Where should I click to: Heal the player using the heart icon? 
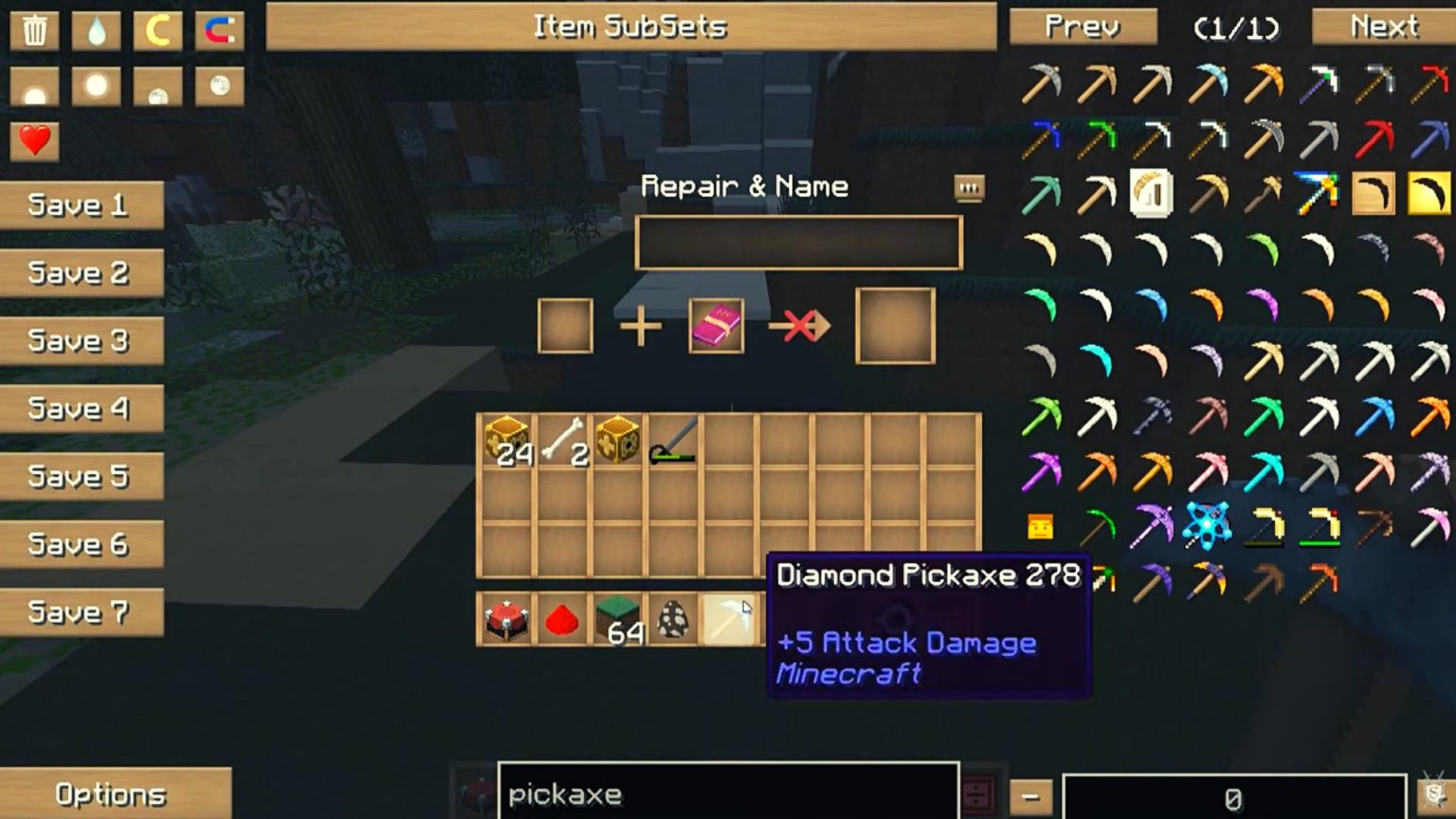pos(35,143)
